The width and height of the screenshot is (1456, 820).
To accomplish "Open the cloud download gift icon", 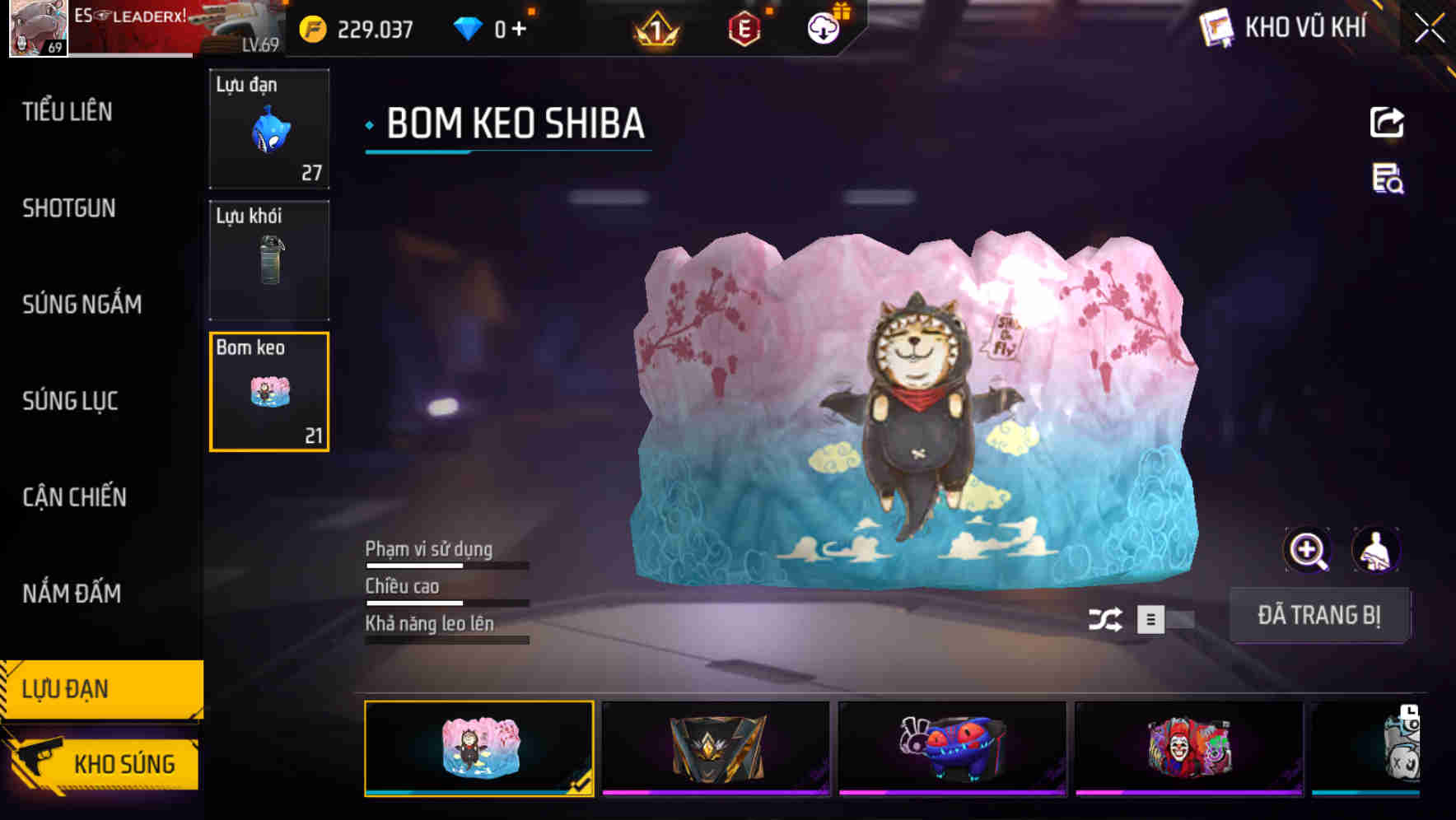I will pos(822,27).
